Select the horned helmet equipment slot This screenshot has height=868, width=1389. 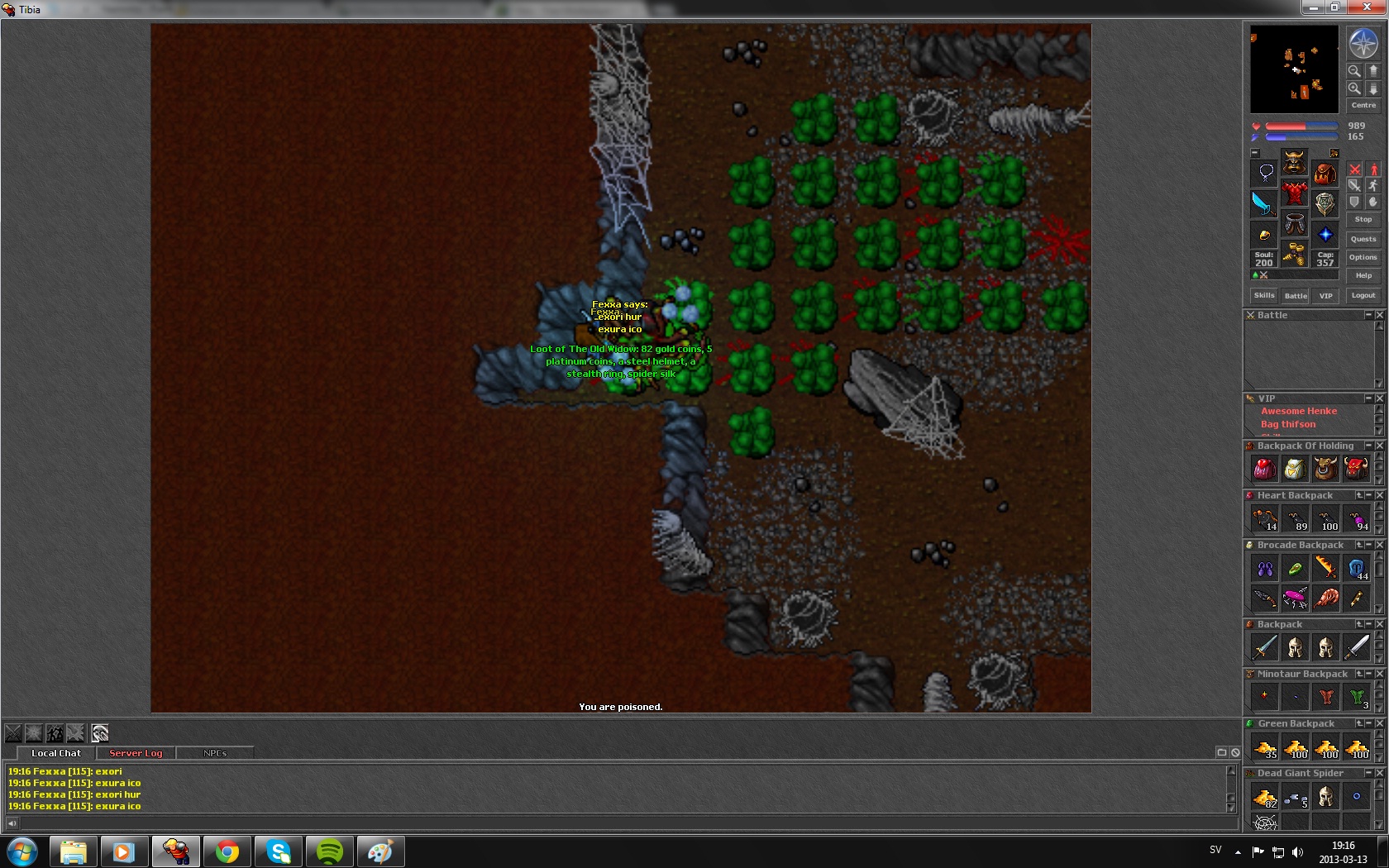tap(1294, 162)
